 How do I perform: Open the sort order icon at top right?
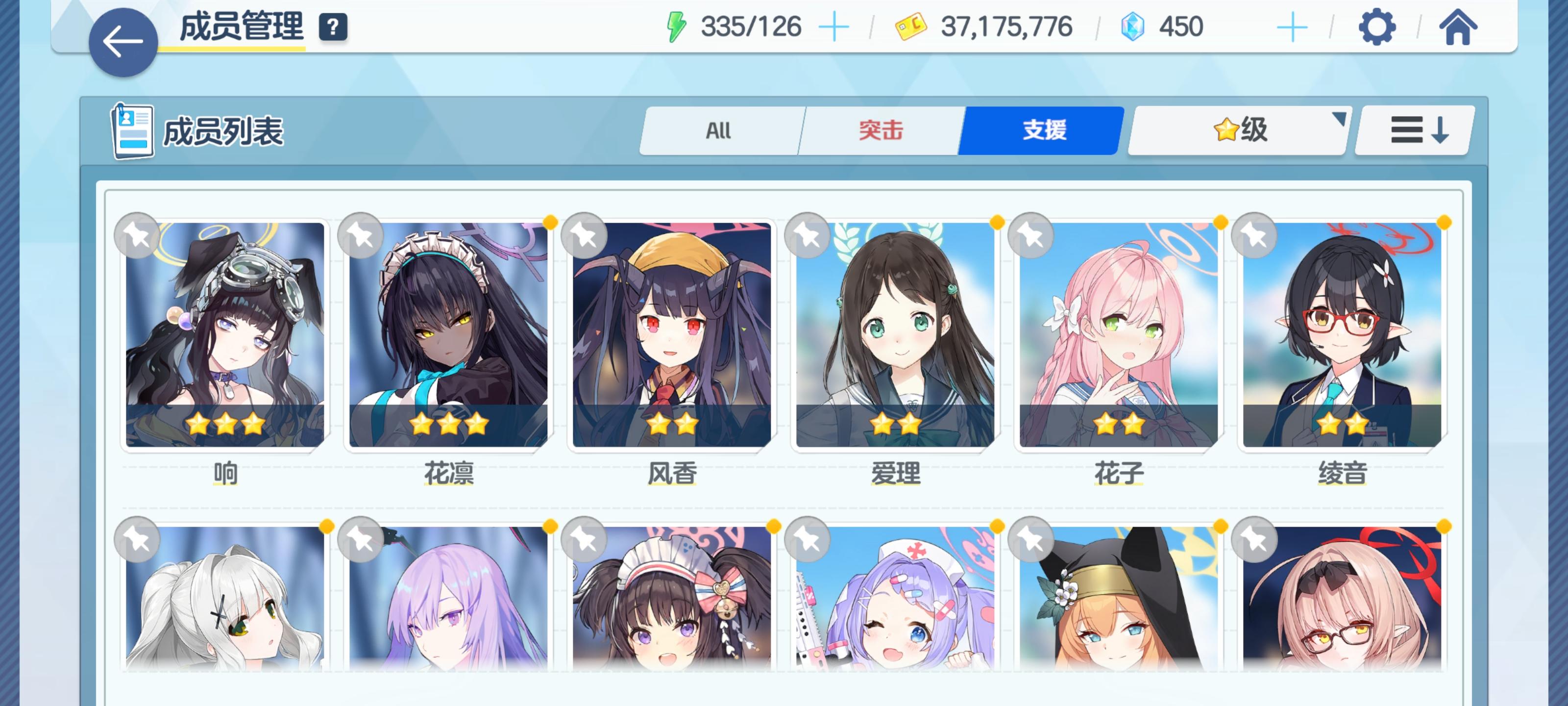pyautogui.click(x=1412, y=130)
